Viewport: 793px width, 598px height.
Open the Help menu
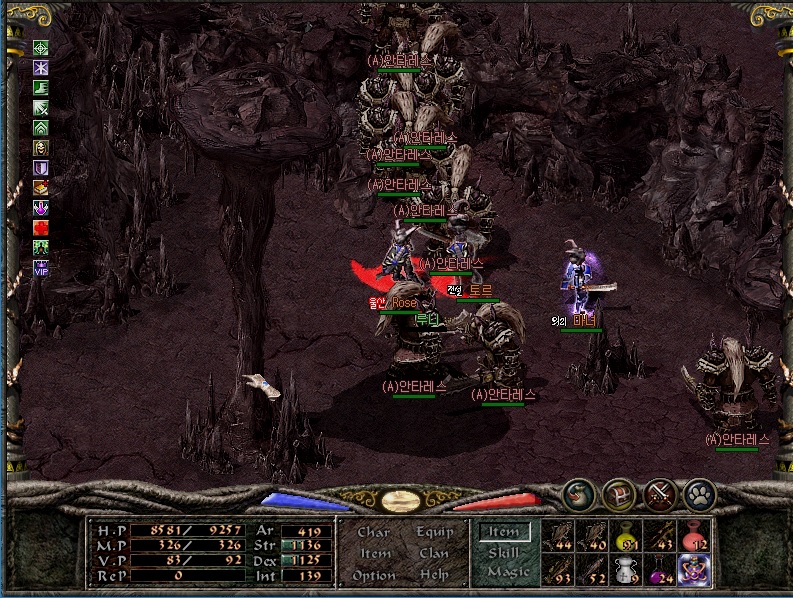(435, 575)
